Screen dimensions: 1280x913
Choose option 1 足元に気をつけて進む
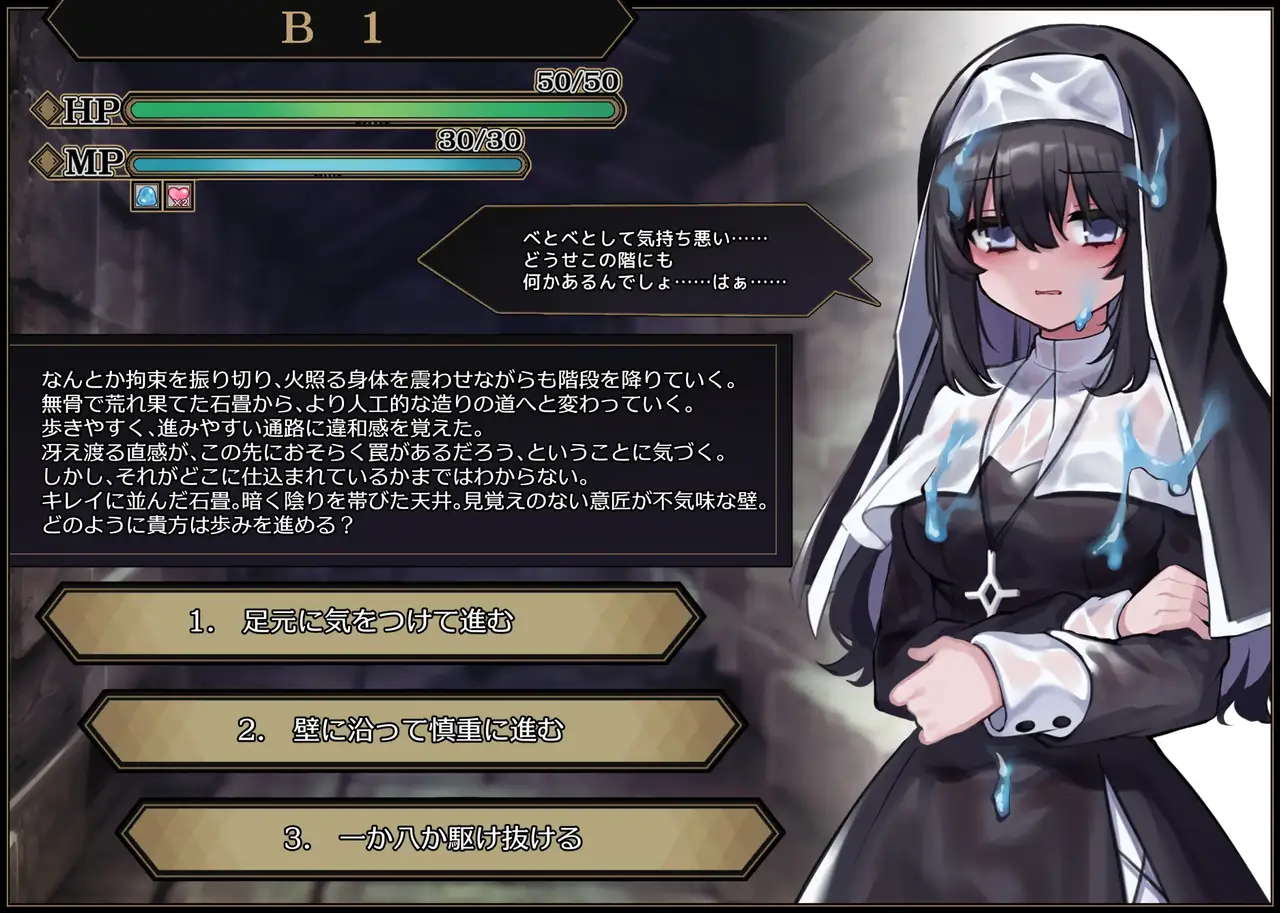point(370,622)
